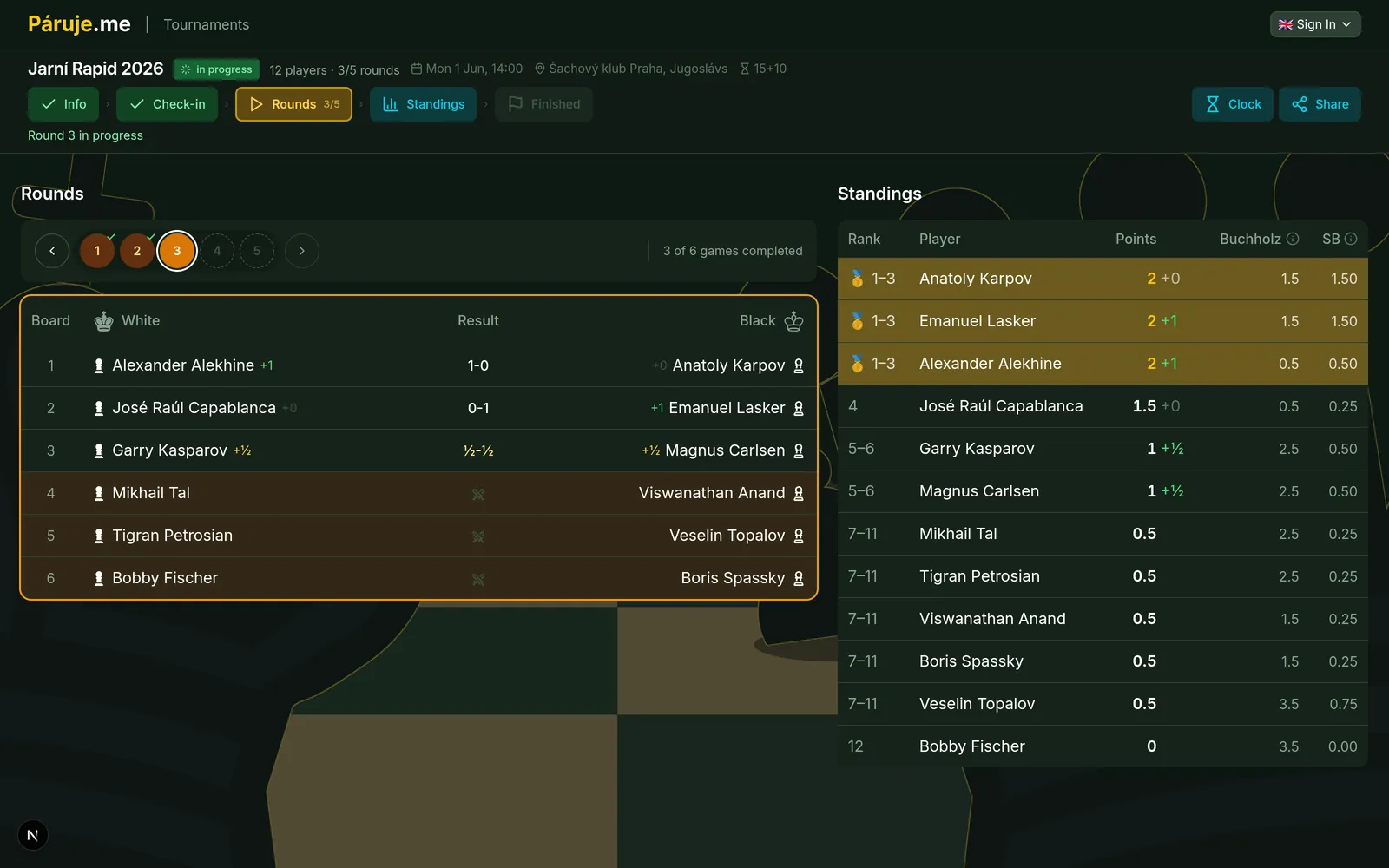Click the left chevron to view previous rounds
The width and height of the screenshot is (1389, 868).
tap(52, 250)
